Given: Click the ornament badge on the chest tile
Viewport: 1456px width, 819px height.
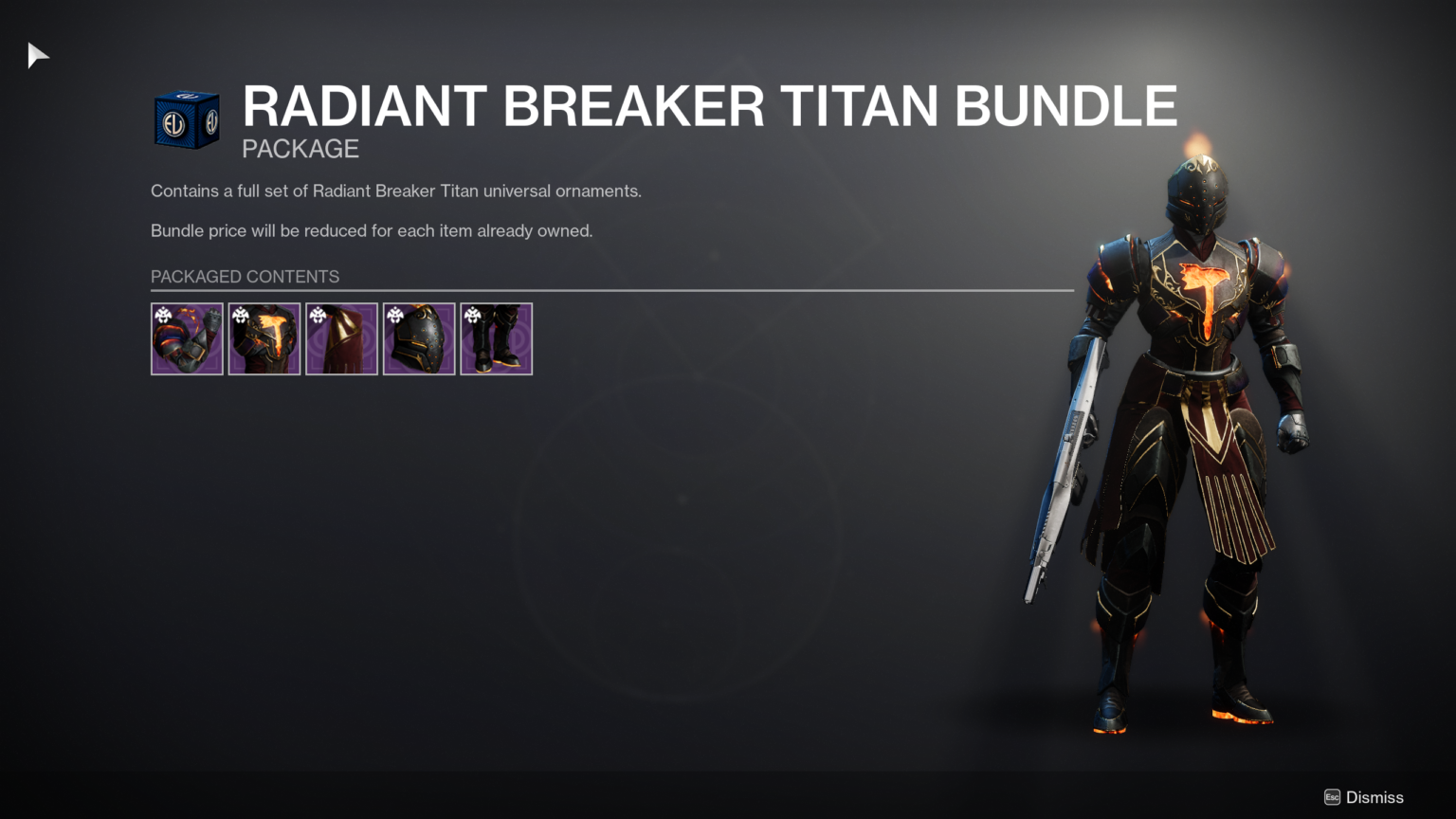Looking at the screenshot, I should click(240, 314).
